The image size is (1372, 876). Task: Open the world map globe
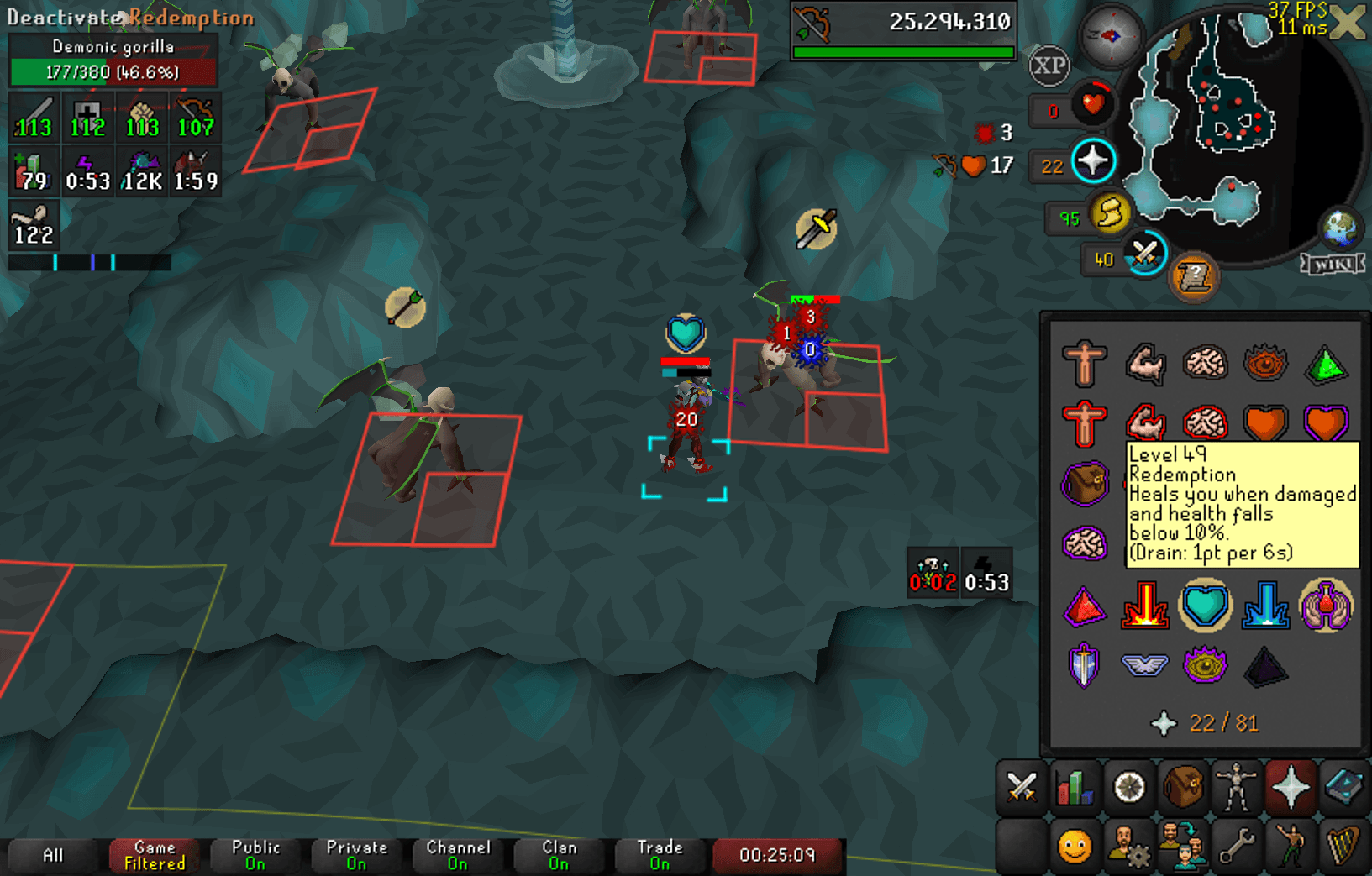[x=1339, y=227]
